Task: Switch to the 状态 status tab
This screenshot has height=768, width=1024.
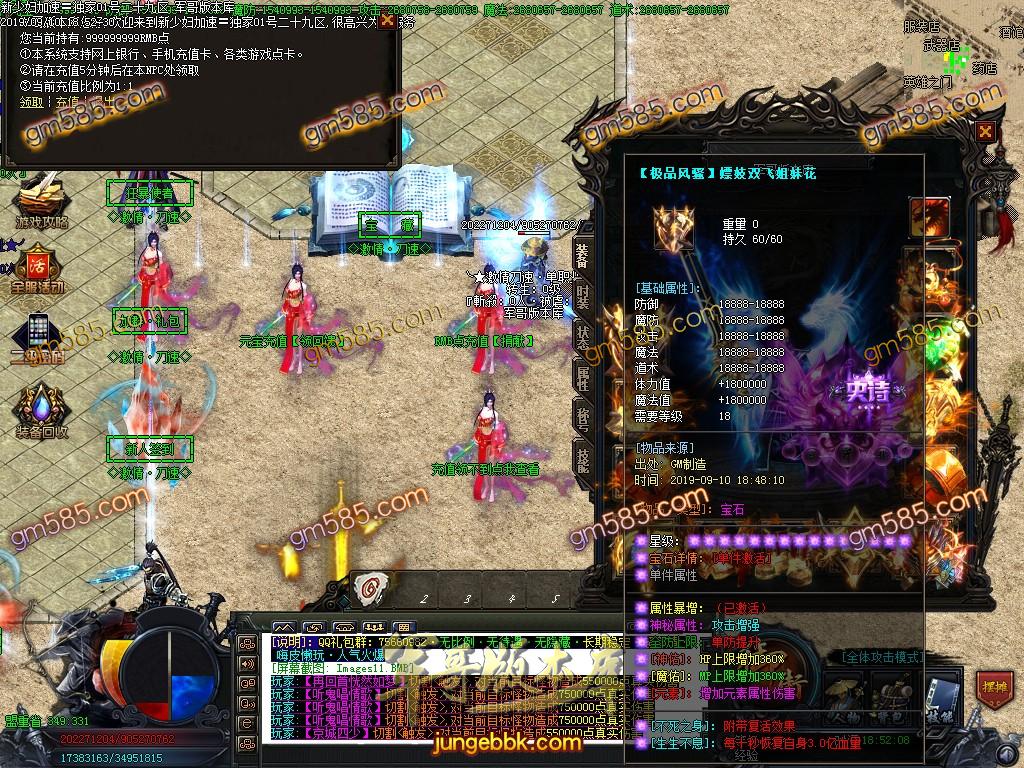Action: click(x=583, y=337)
